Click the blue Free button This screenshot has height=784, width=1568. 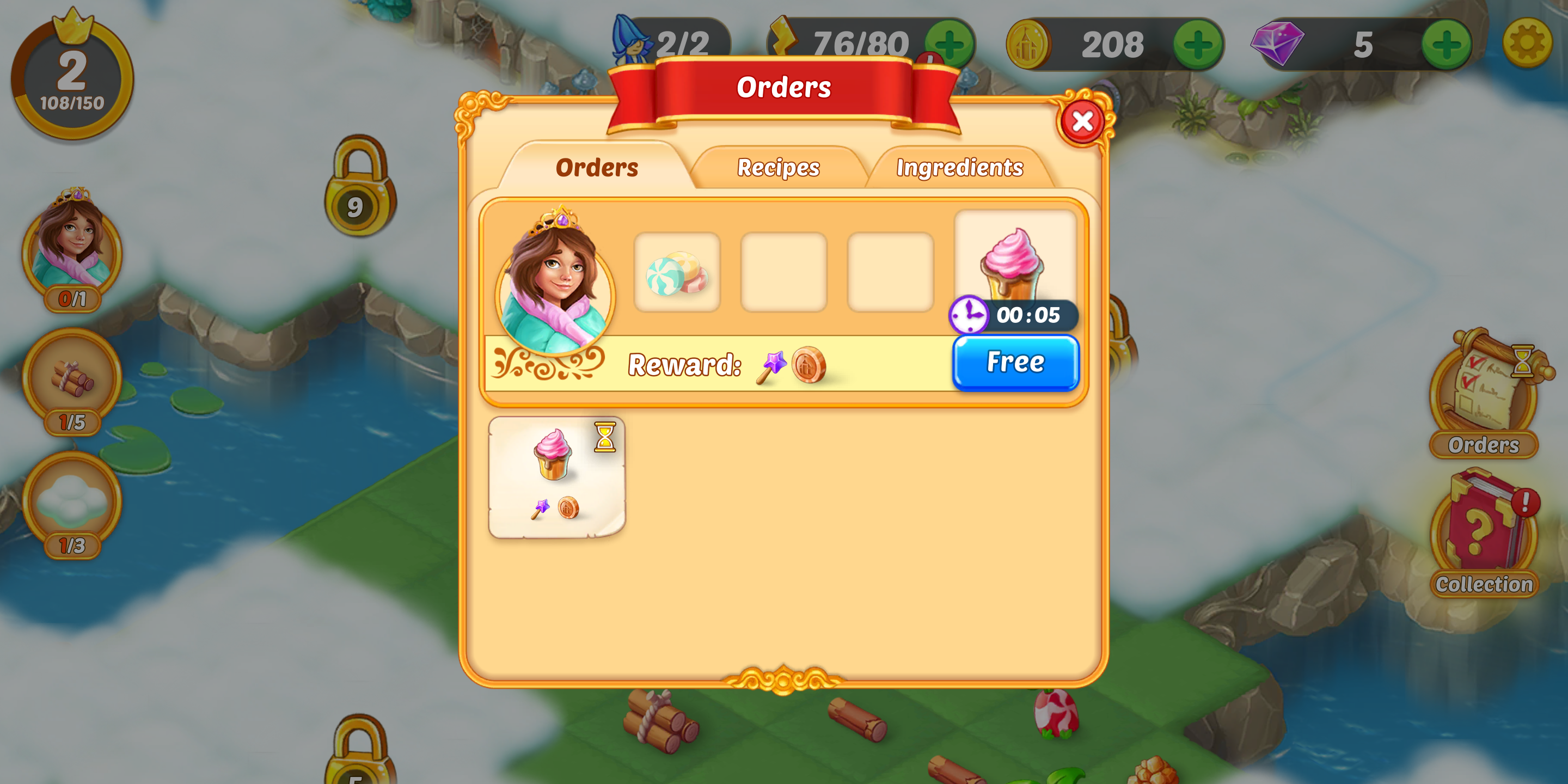[x=1015, y=362]
